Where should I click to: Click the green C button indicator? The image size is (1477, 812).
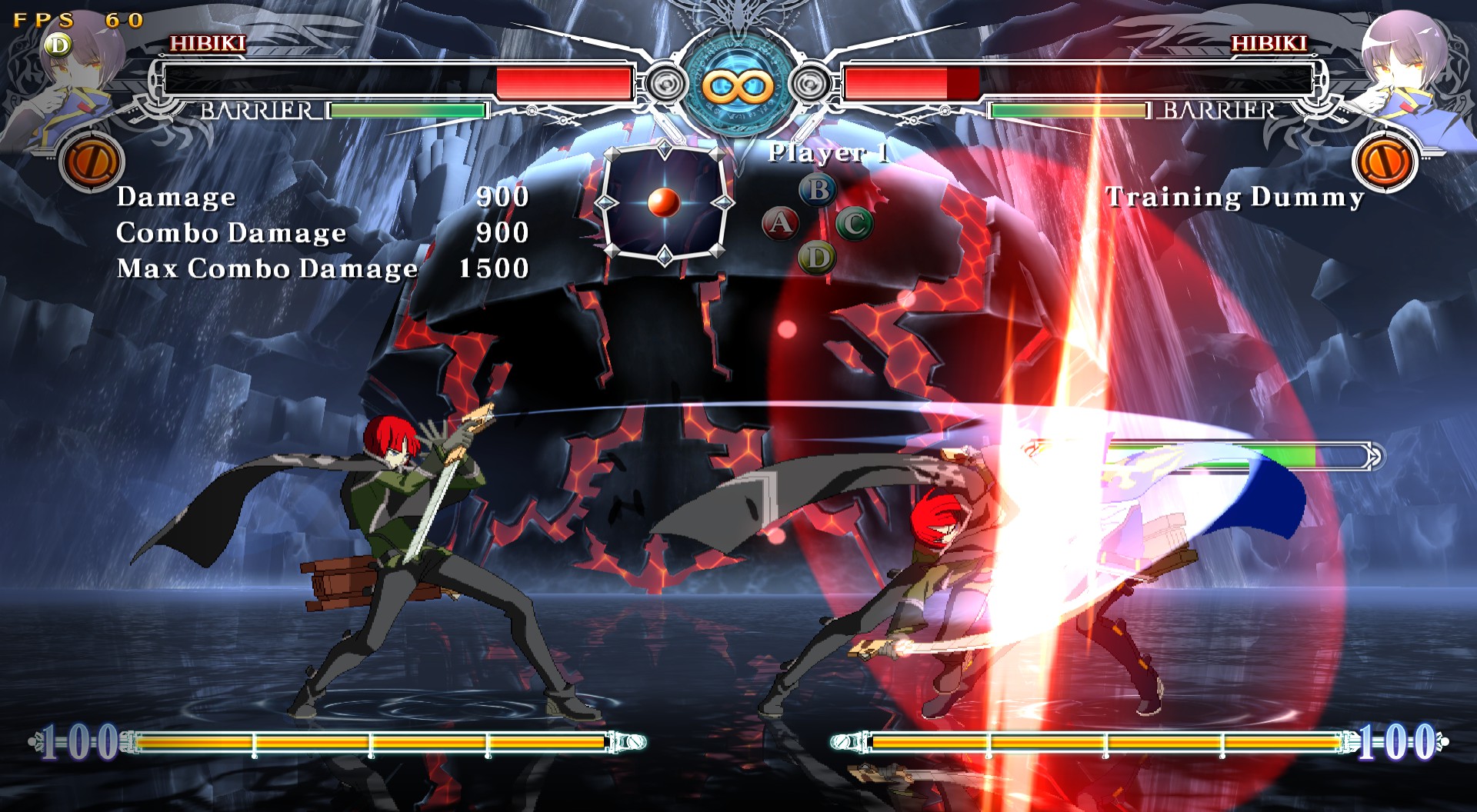coord(854,224)
